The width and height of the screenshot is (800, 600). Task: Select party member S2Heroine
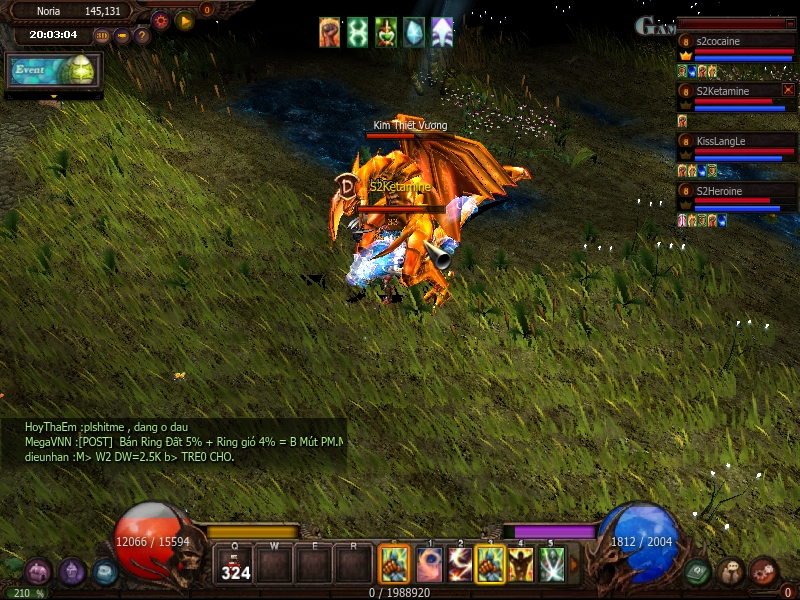pyautogui.click(x=736, y=191)
